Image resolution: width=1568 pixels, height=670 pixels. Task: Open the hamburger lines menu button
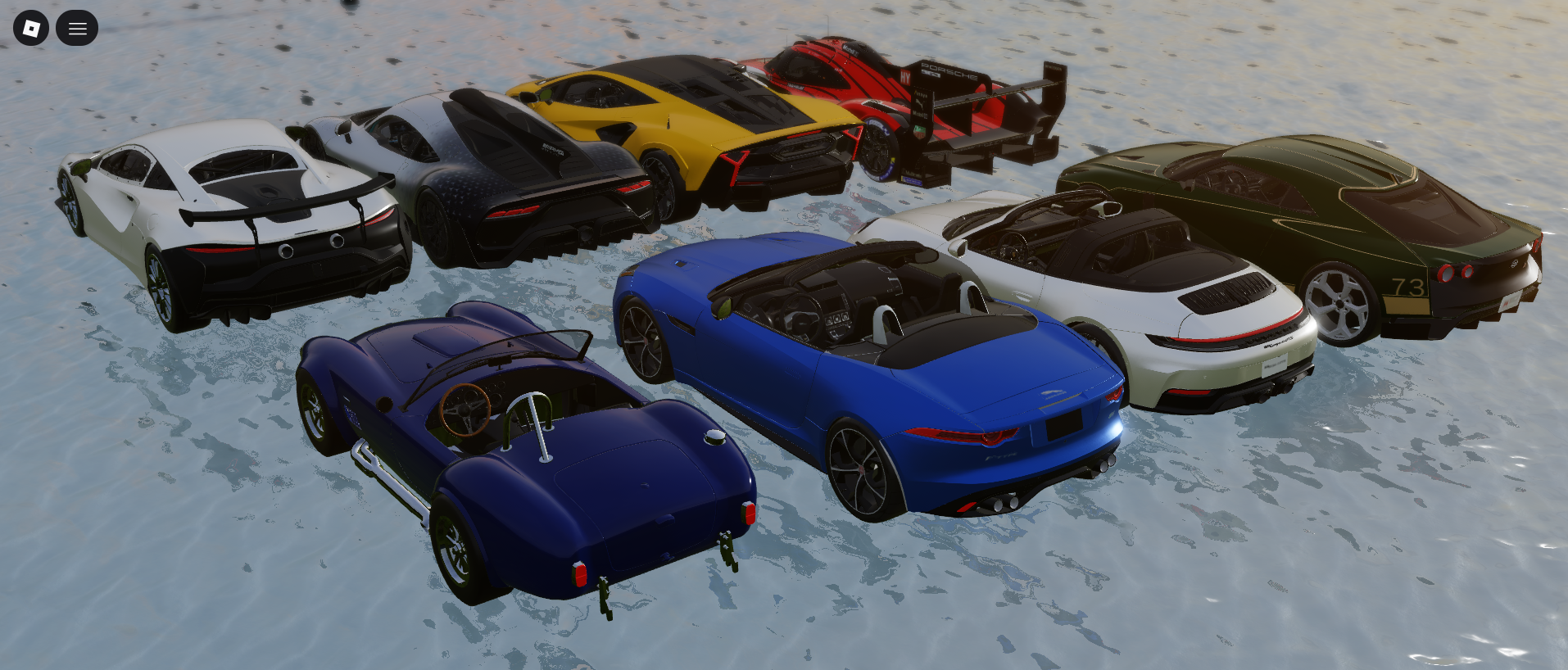(77, 29)
